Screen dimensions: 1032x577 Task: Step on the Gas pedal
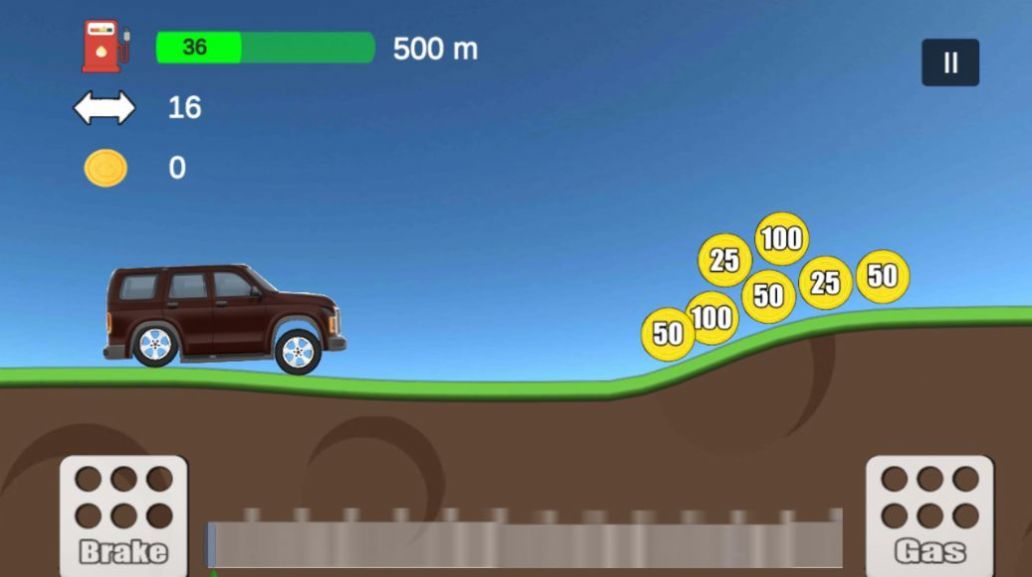(929, 515)
